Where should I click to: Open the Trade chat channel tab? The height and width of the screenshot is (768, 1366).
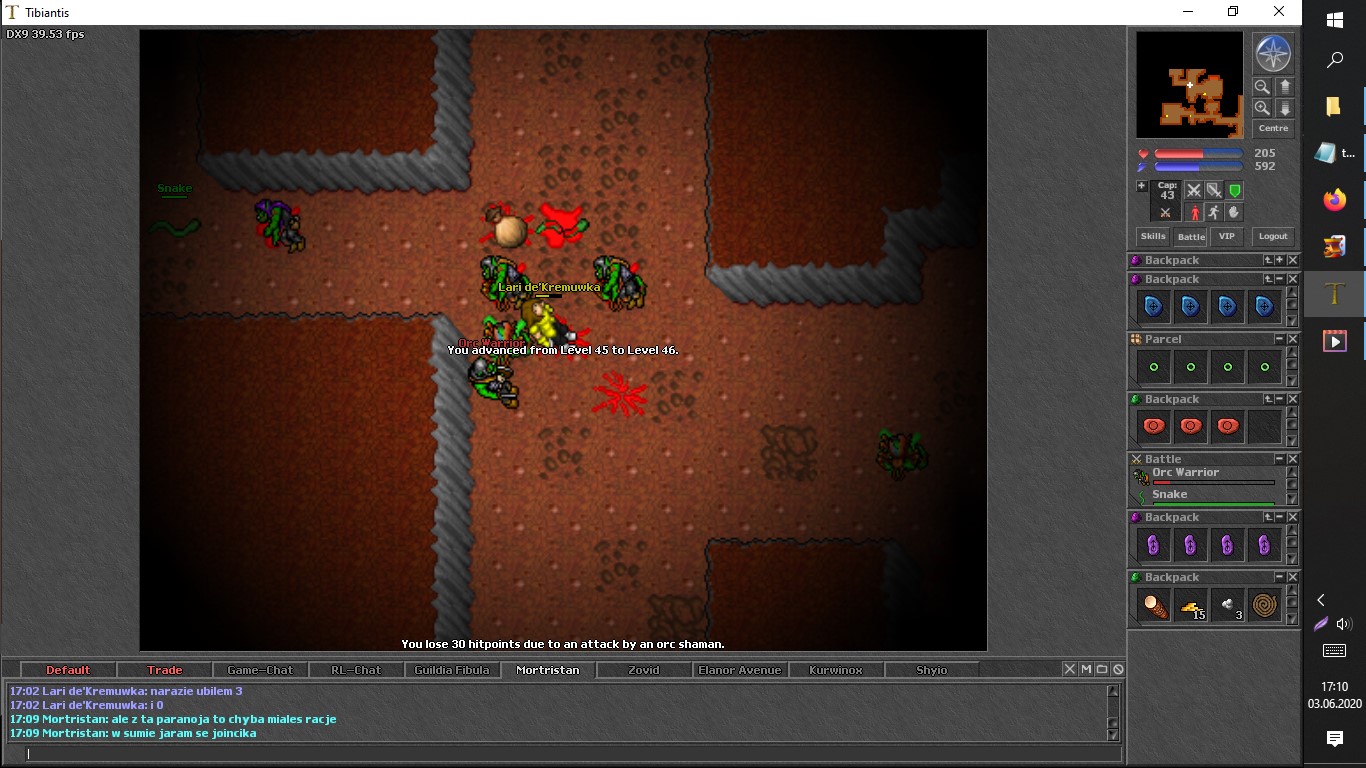165,670
